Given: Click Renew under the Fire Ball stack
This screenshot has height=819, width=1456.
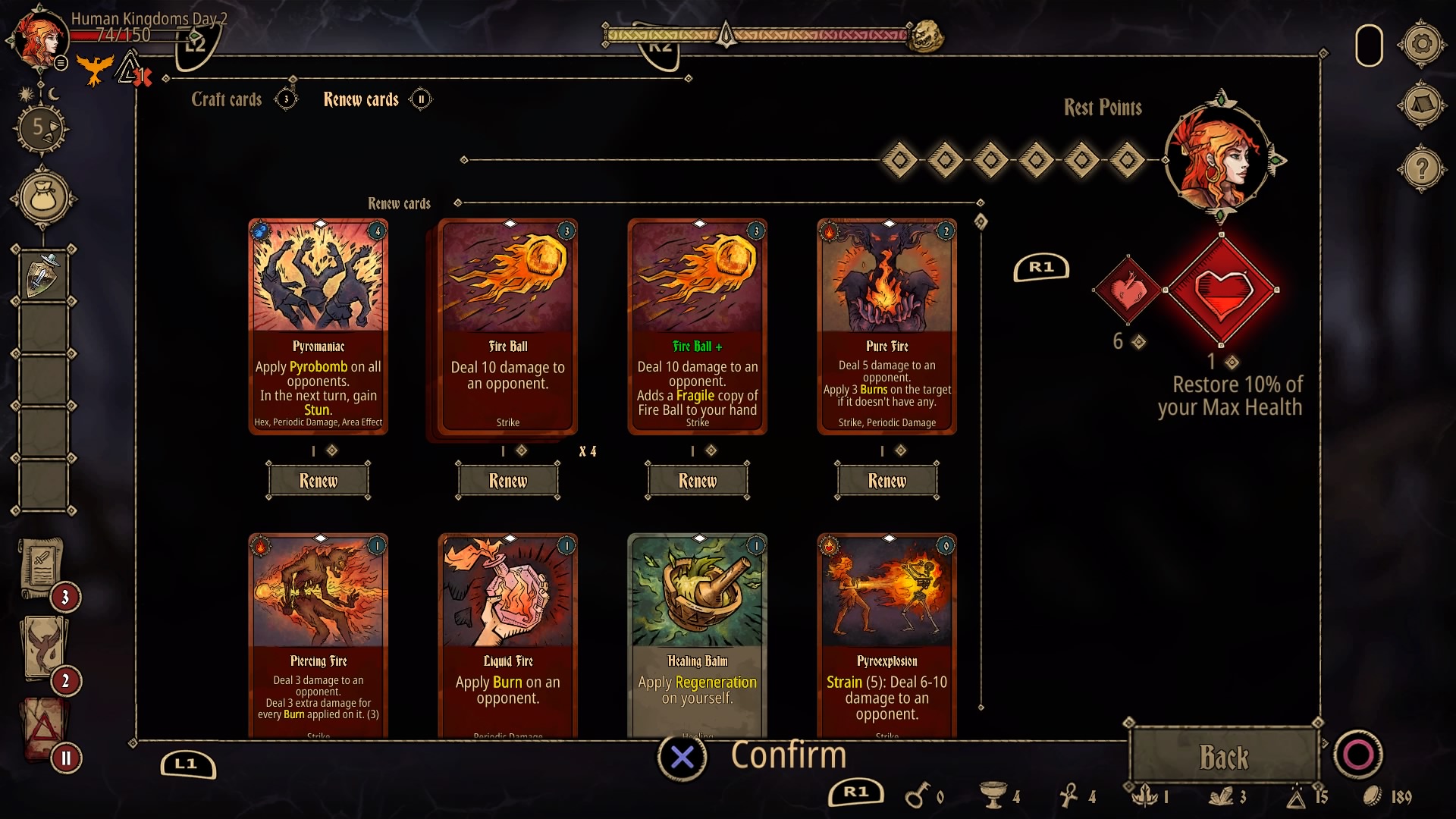Looking at the screenshot, I should (x=508, y=481).
